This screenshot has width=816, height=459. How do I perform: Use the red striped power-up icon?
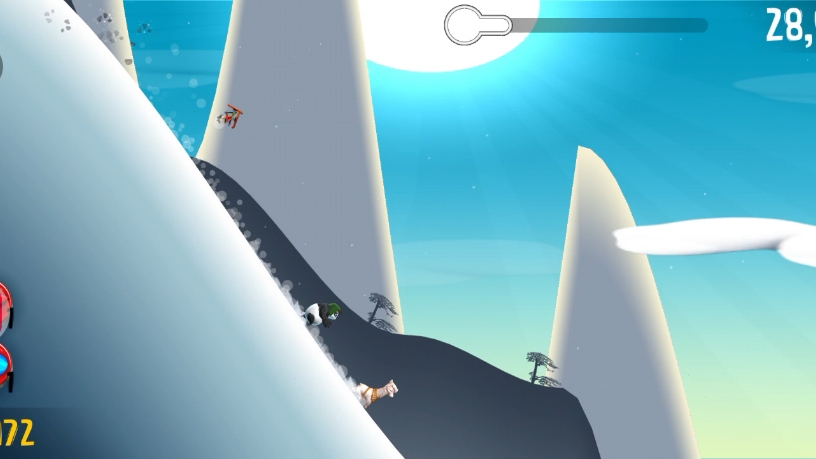(x=4, y=305)
